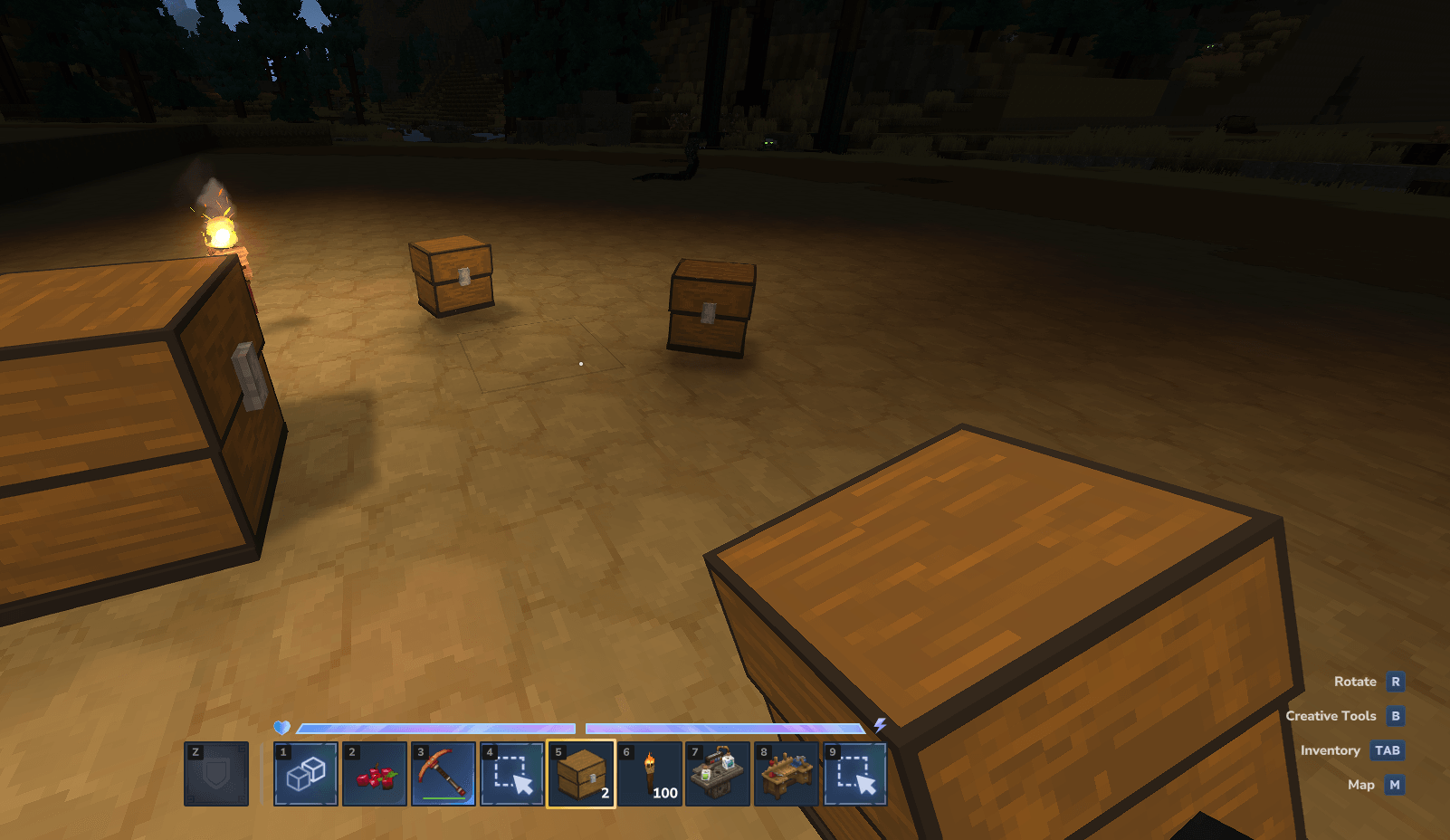
Task: Click the shield utility slot
Action: pos(216,774)
